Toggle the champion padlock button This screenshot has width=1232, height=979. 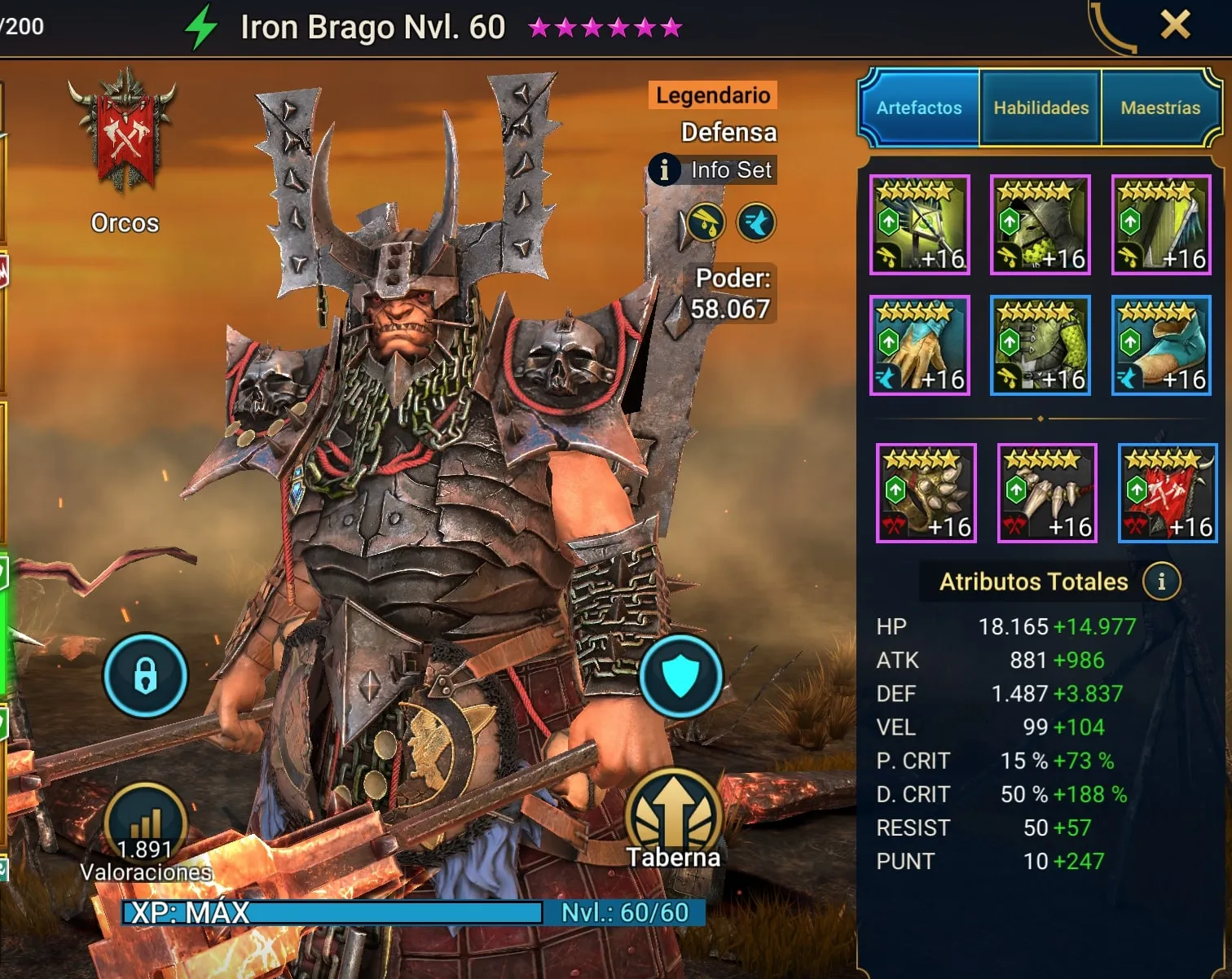pos(145,675)
